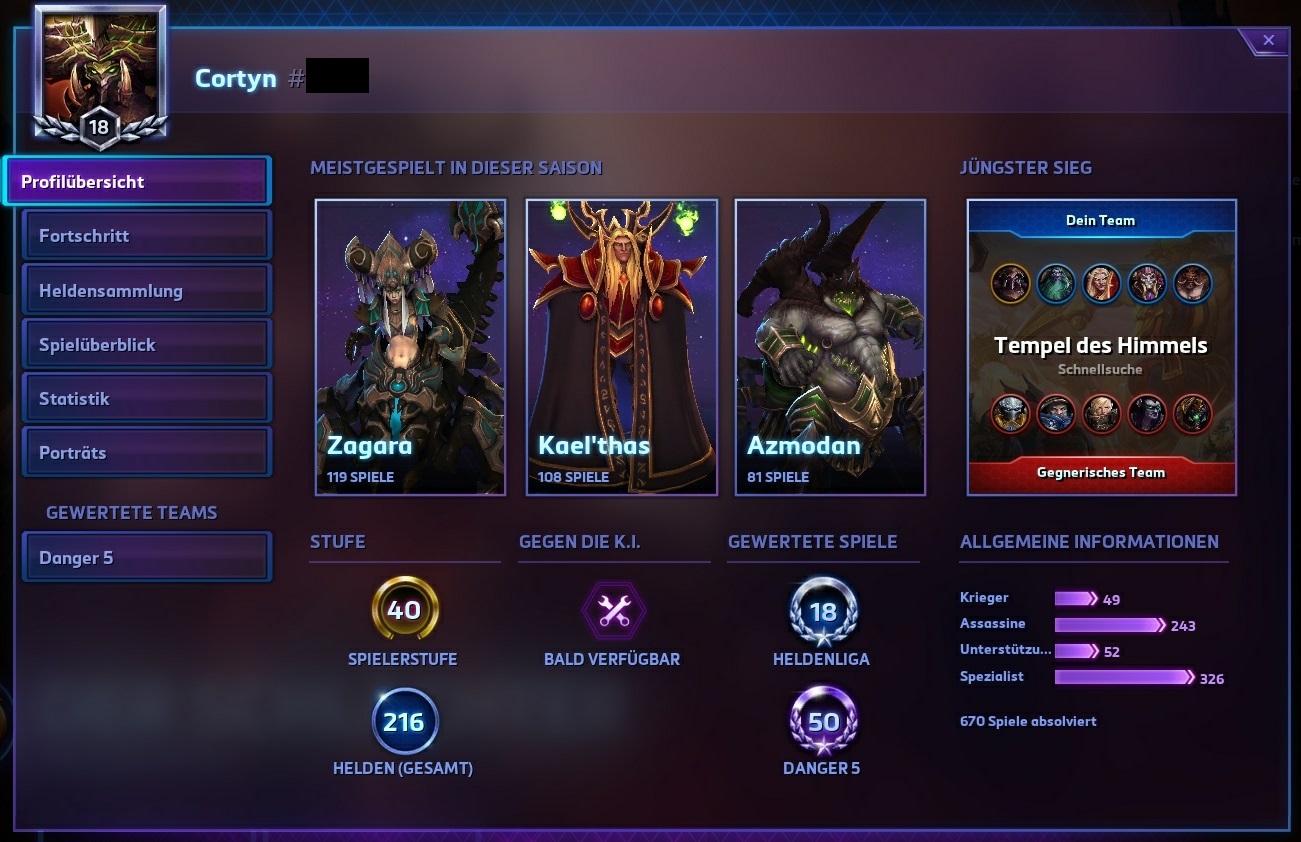Image resolution: width=1301 pixels, height=842 pixels.
Task: Click the Danger 5 rank 50 emblem
Action: (x=822, y=721)
